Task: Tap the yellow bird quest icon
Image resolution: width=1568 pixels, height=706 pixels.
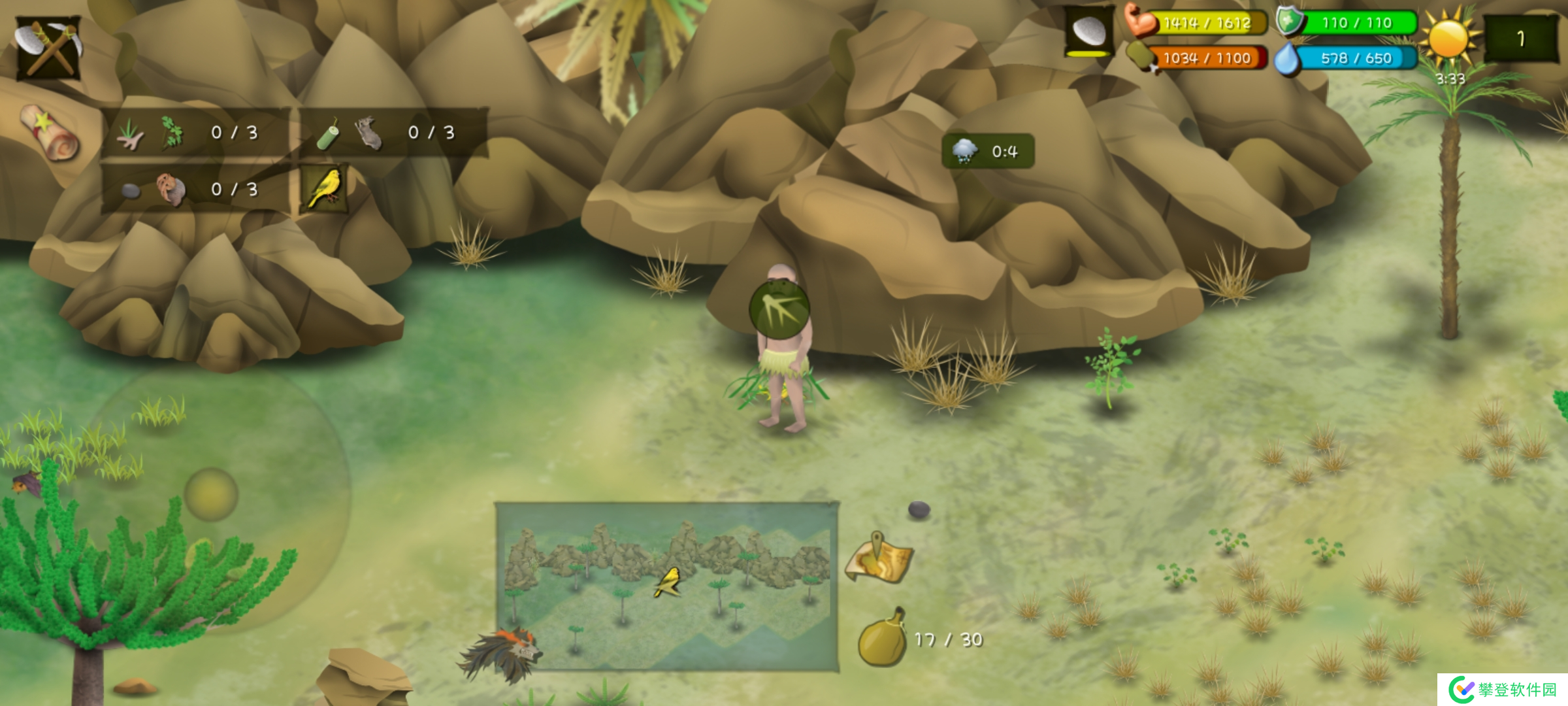Action: coord(325,188)
